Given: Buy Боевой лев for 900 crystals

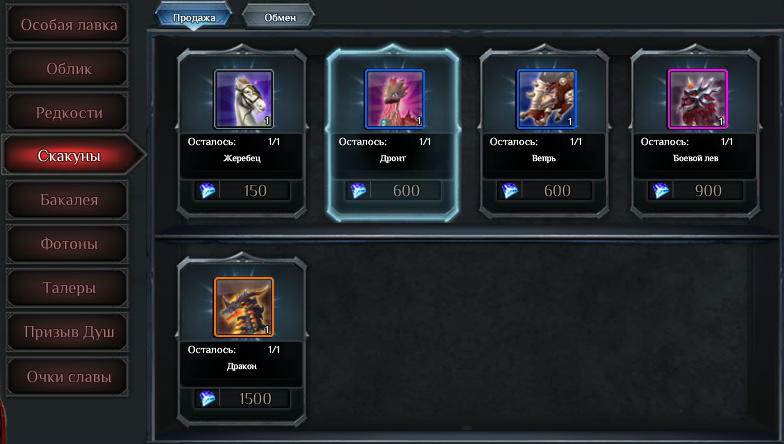Looking at the screenshot, I should coord(697,191).
